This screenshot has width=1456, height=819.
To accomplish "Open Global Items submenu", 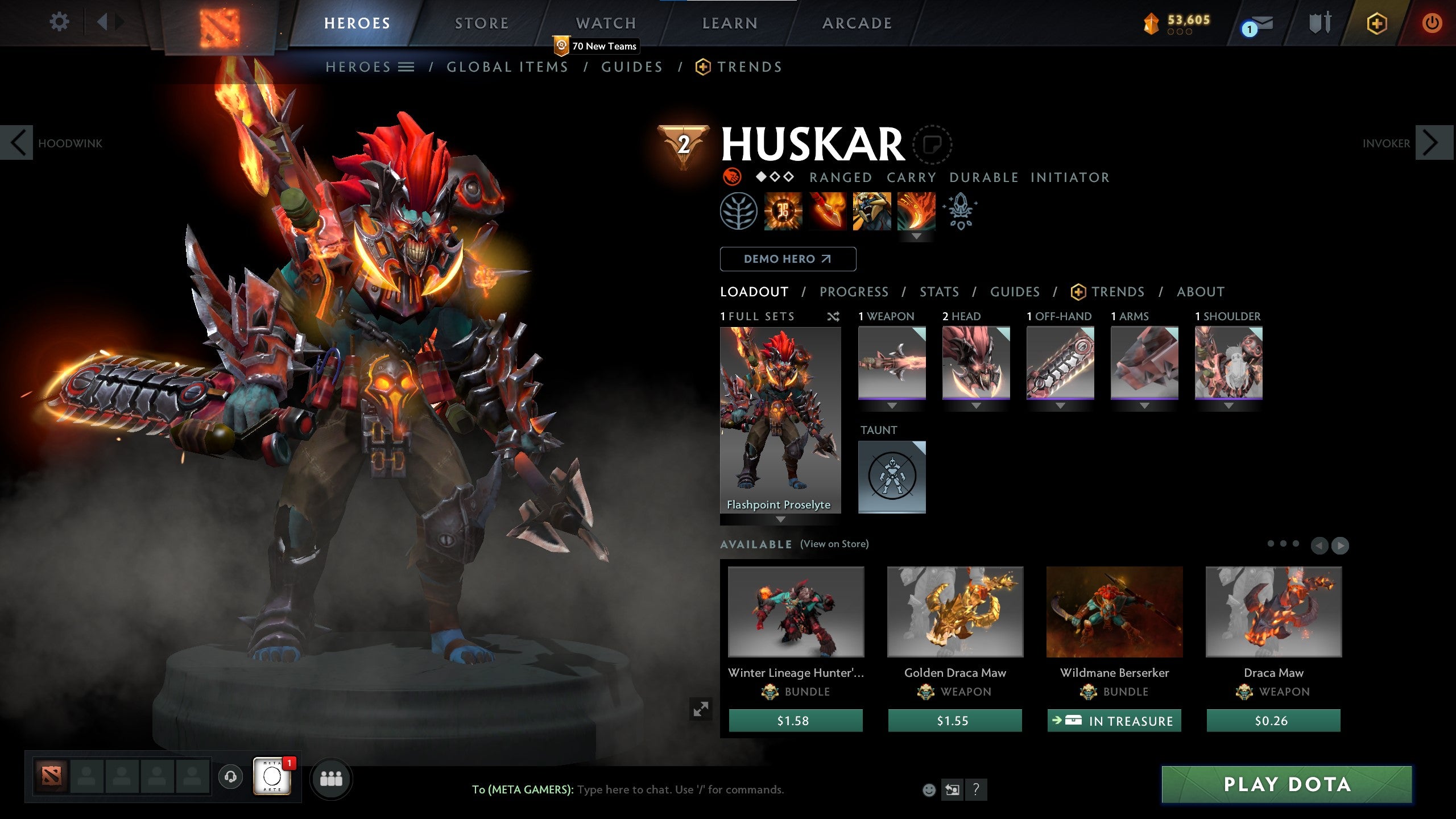I will click(507, 67).
